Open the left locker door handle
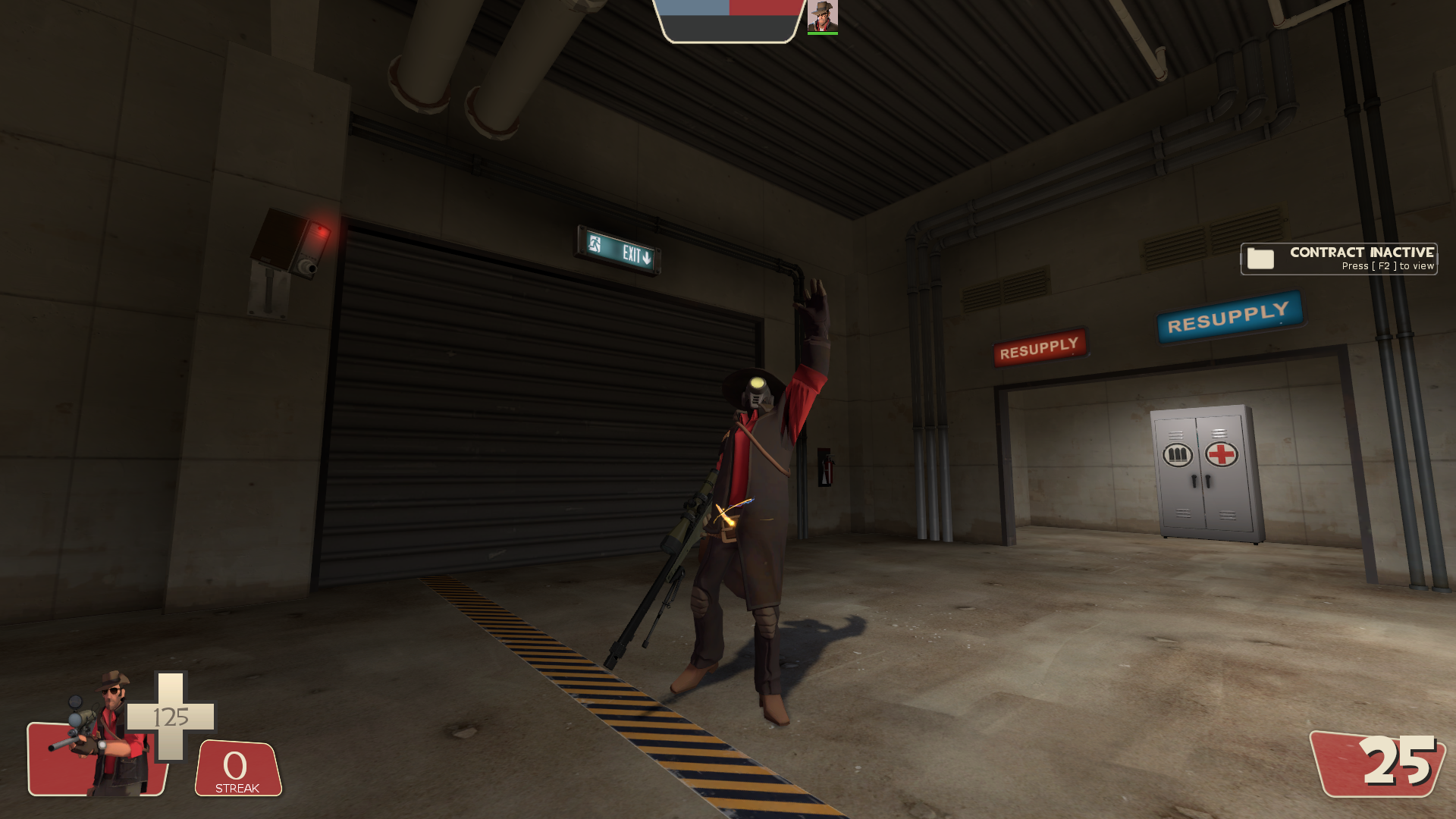Viewport: 1456px width, 819px height. (x=1194, y=481)
